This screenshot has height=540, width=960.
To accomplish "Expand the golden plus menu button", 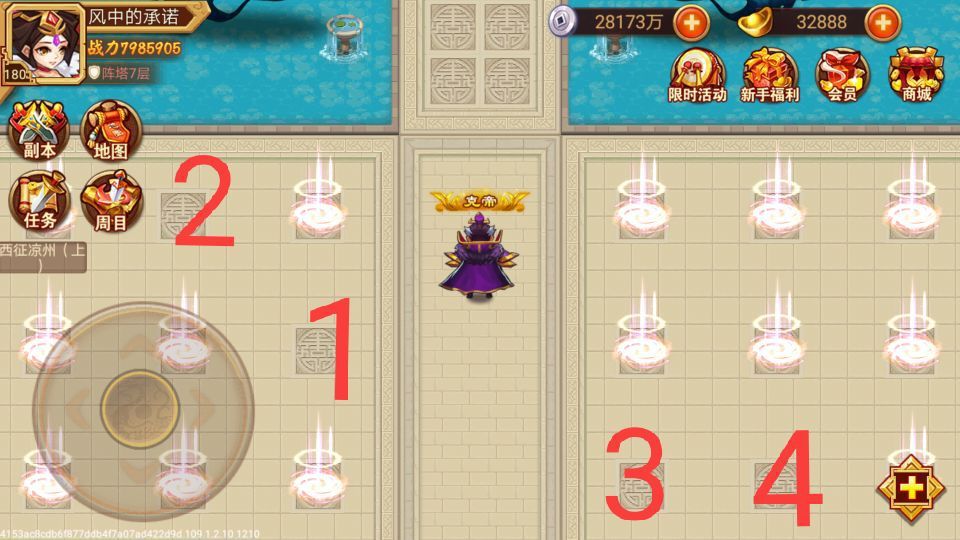I will tap(910, 489).
